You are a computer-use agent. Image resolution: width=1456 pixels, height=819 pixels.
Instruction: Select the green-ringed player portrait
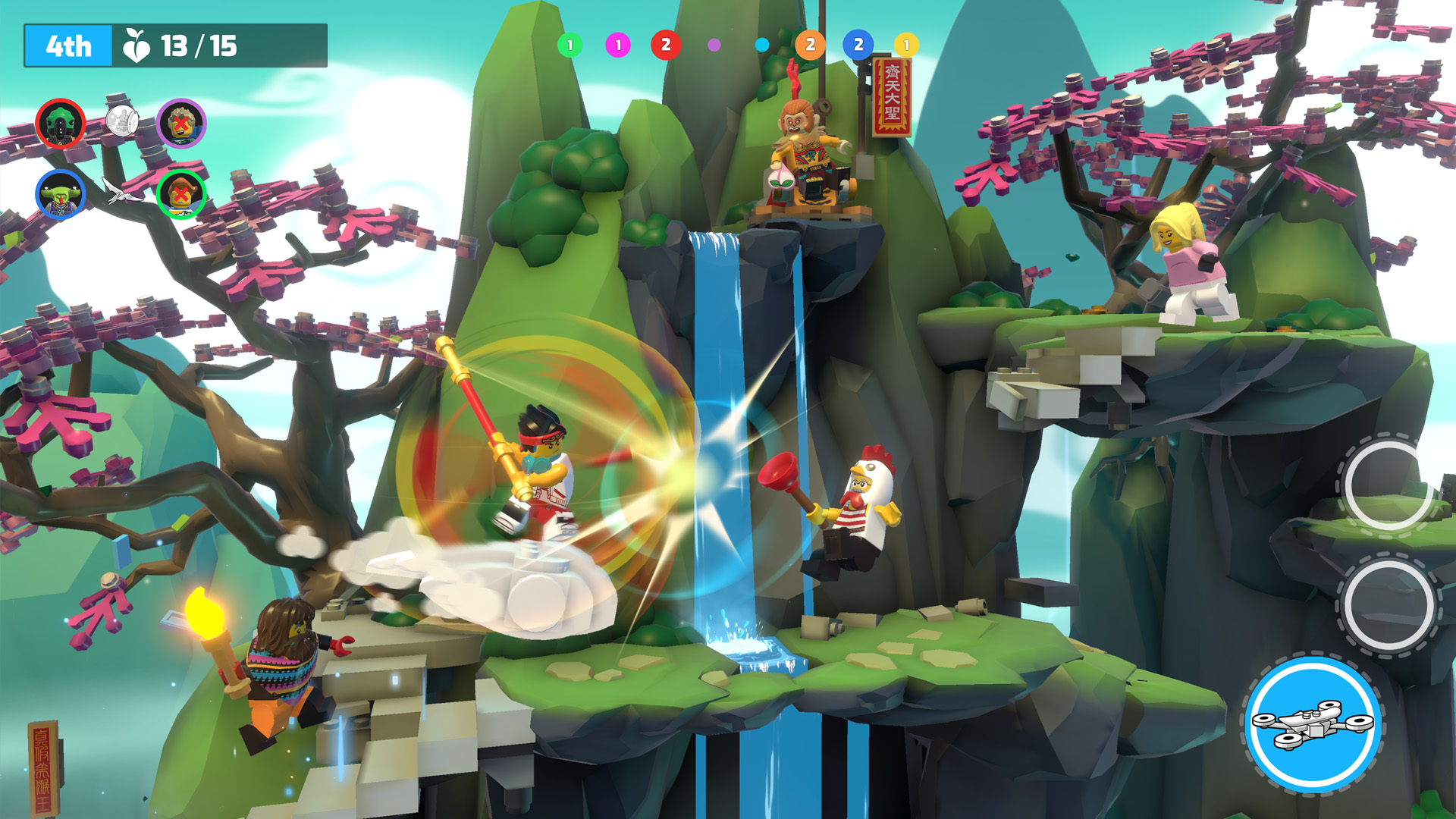181,193
